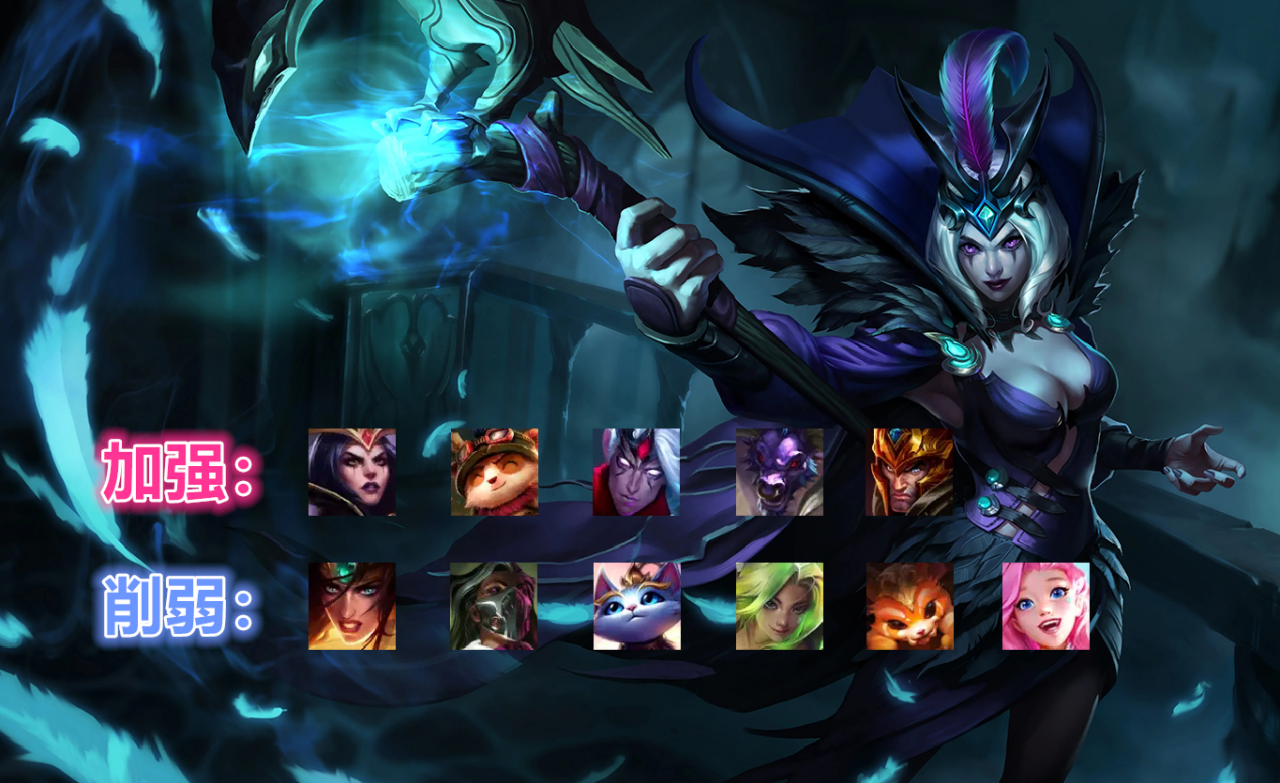Image resolution: width=1280 pixels, height=783 pixels.
Task: Choose the Samira portrait in nerfs row
Action: tap(352, 606)
